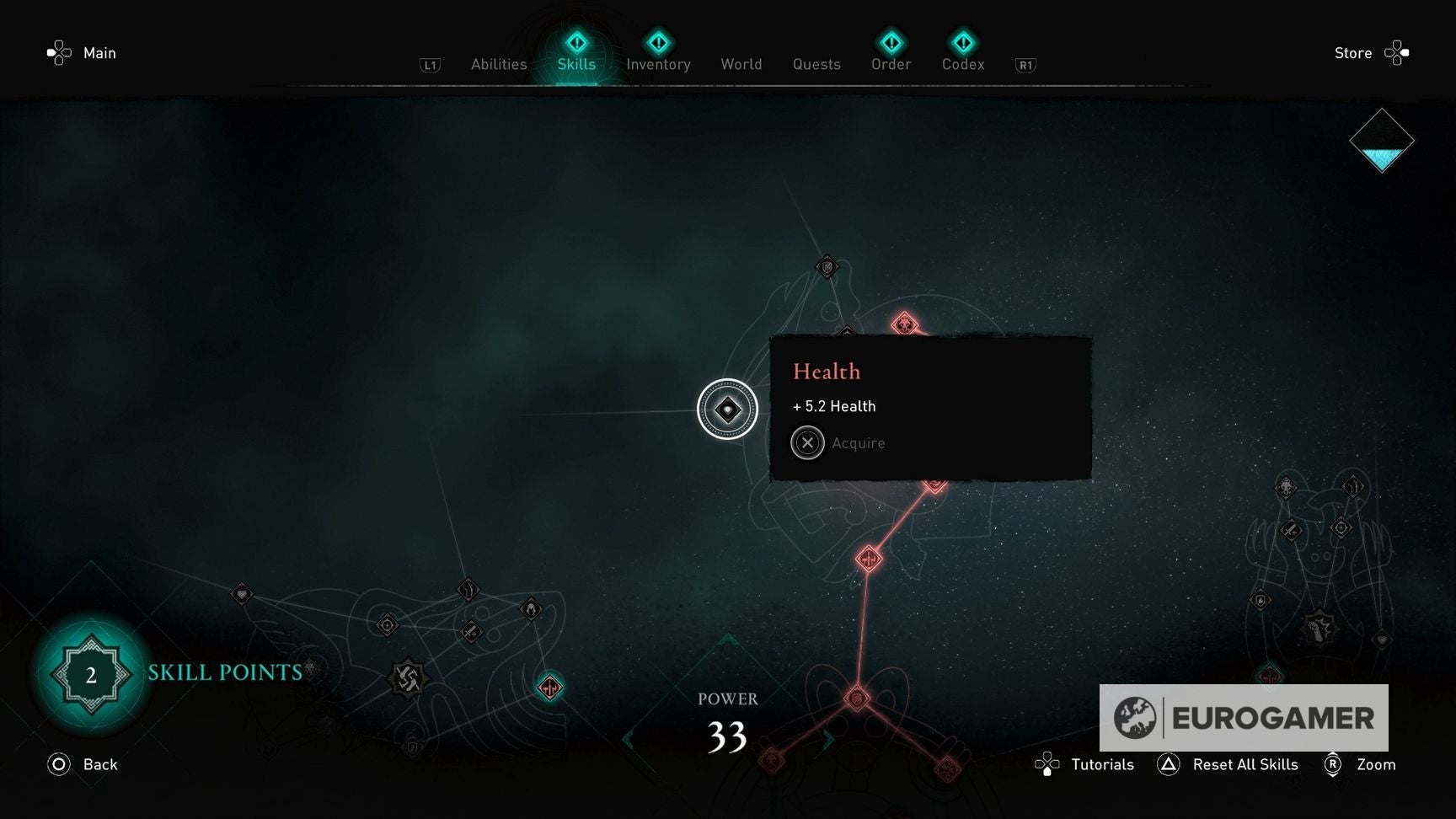Click the progress diamond in the top-right corner
1456x819 pixels.
1382,142
